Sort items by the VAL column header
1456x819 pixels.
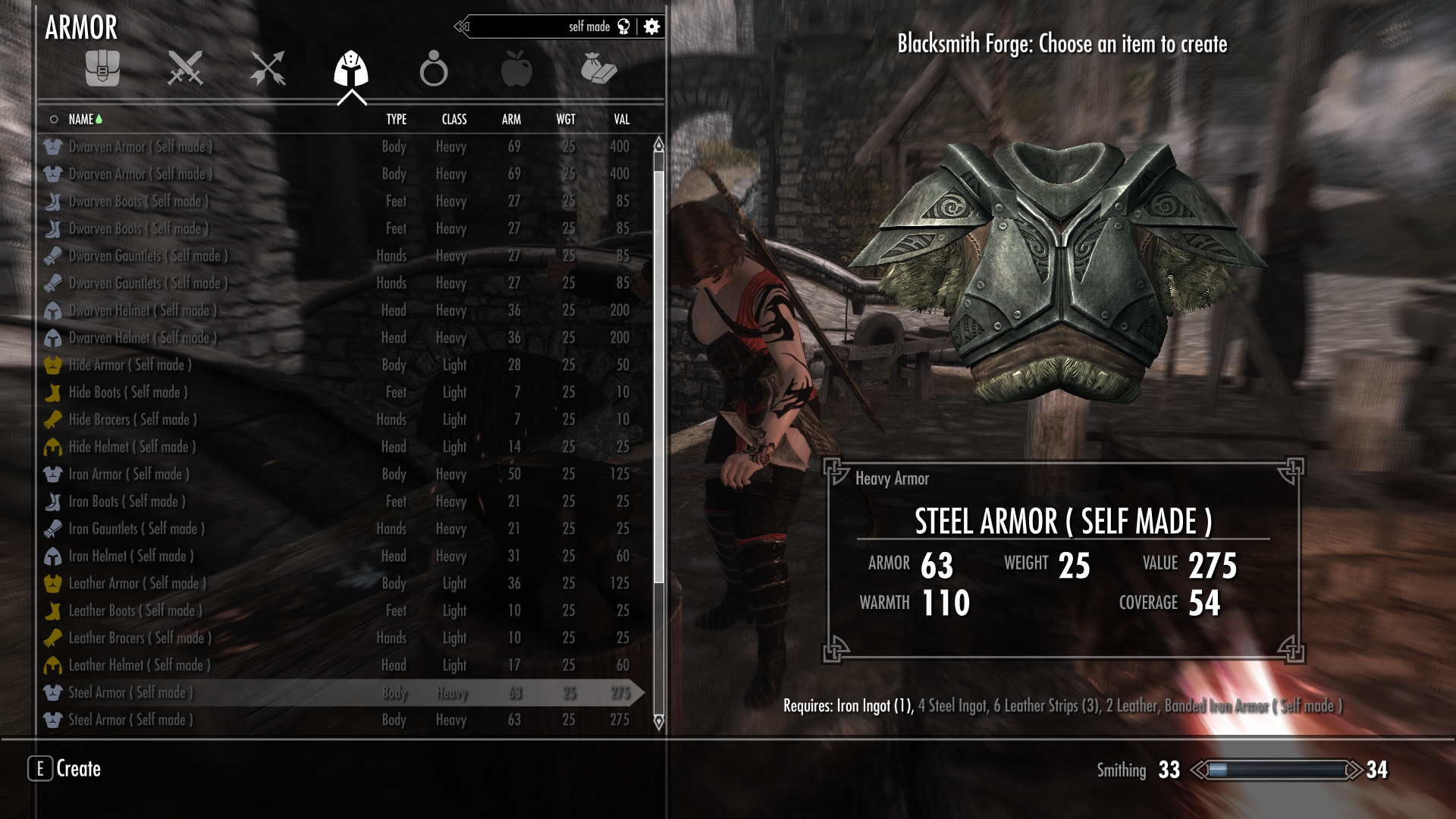622,119
